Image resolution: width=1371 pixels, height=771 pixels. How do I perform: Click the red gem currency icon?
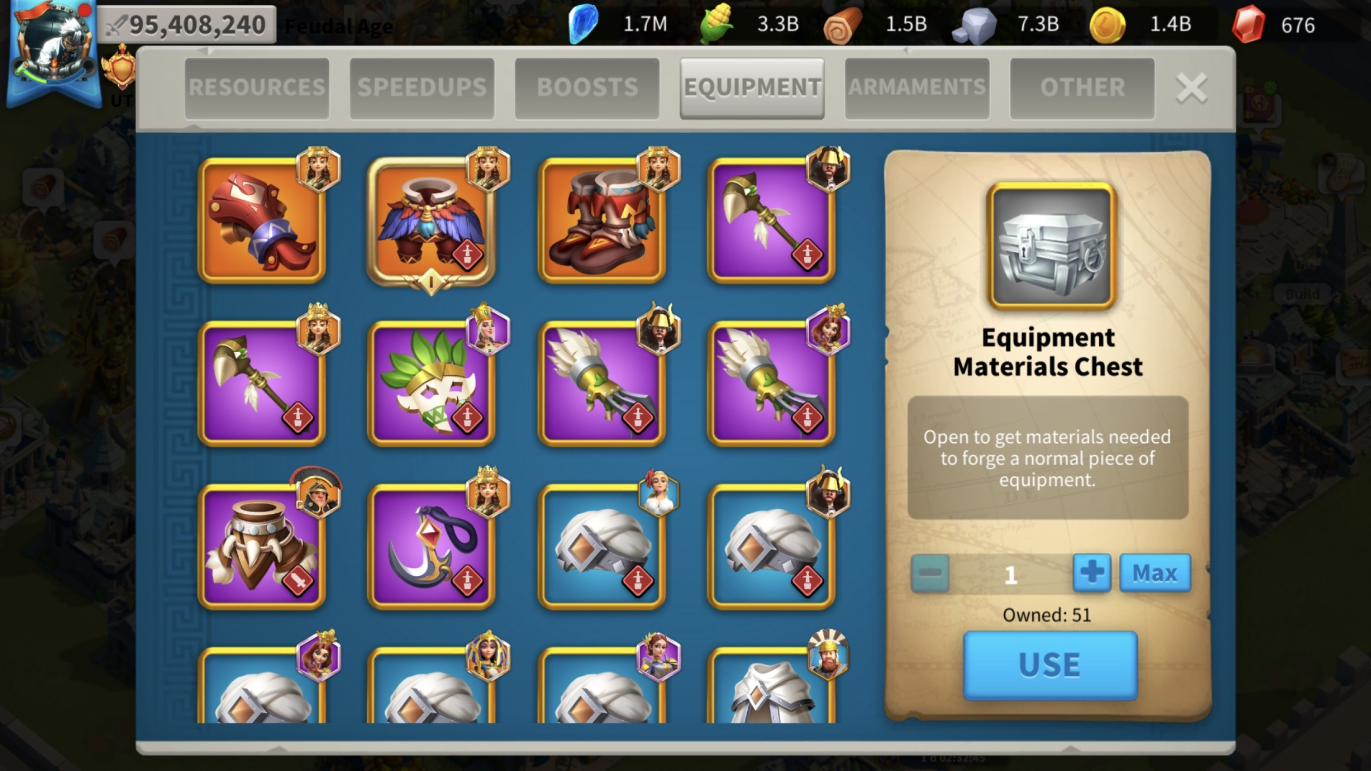1248,24
